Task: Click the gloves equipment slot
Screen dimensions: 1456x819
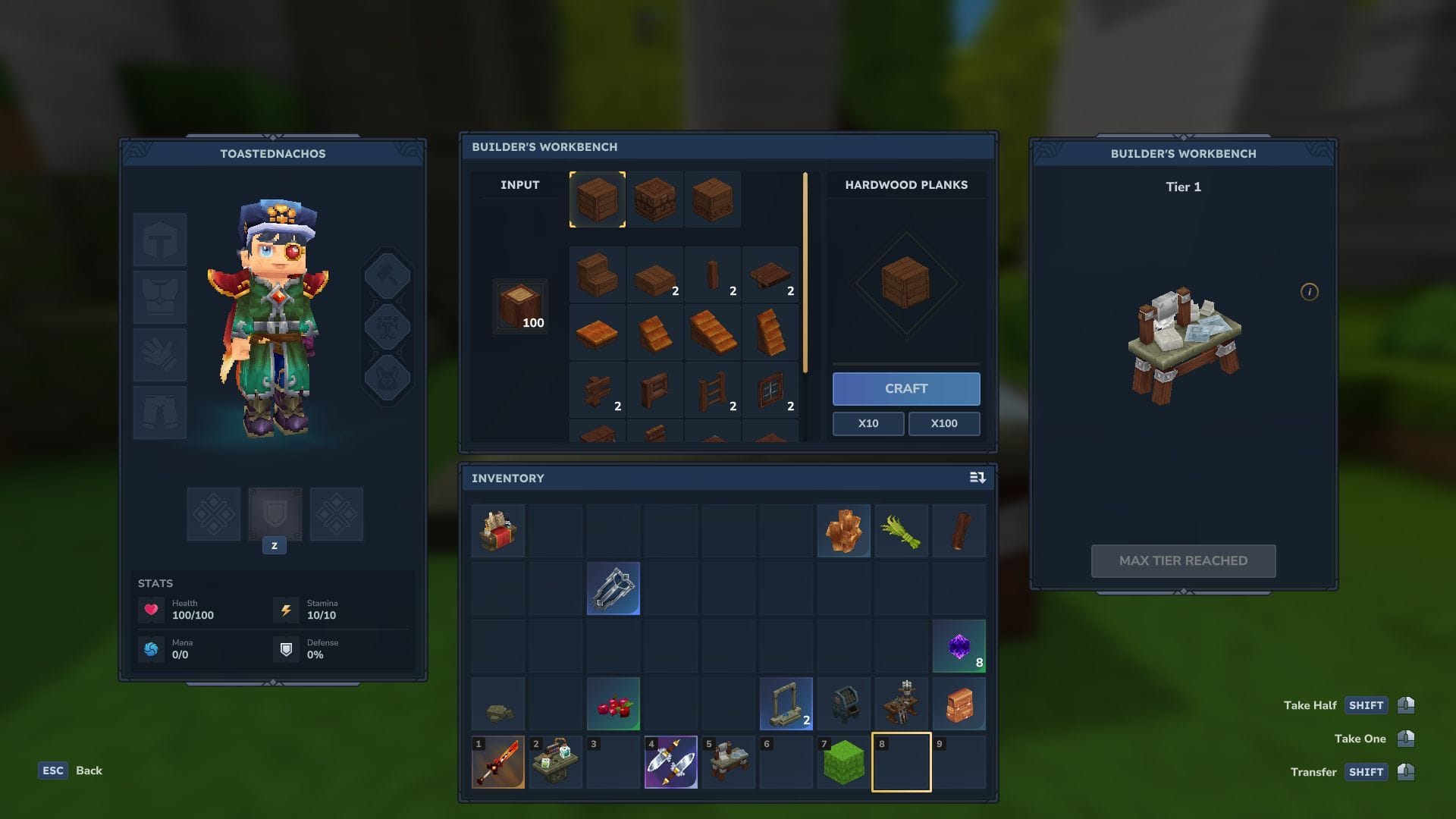Action: pyautogui.click(x=160, y=354)
